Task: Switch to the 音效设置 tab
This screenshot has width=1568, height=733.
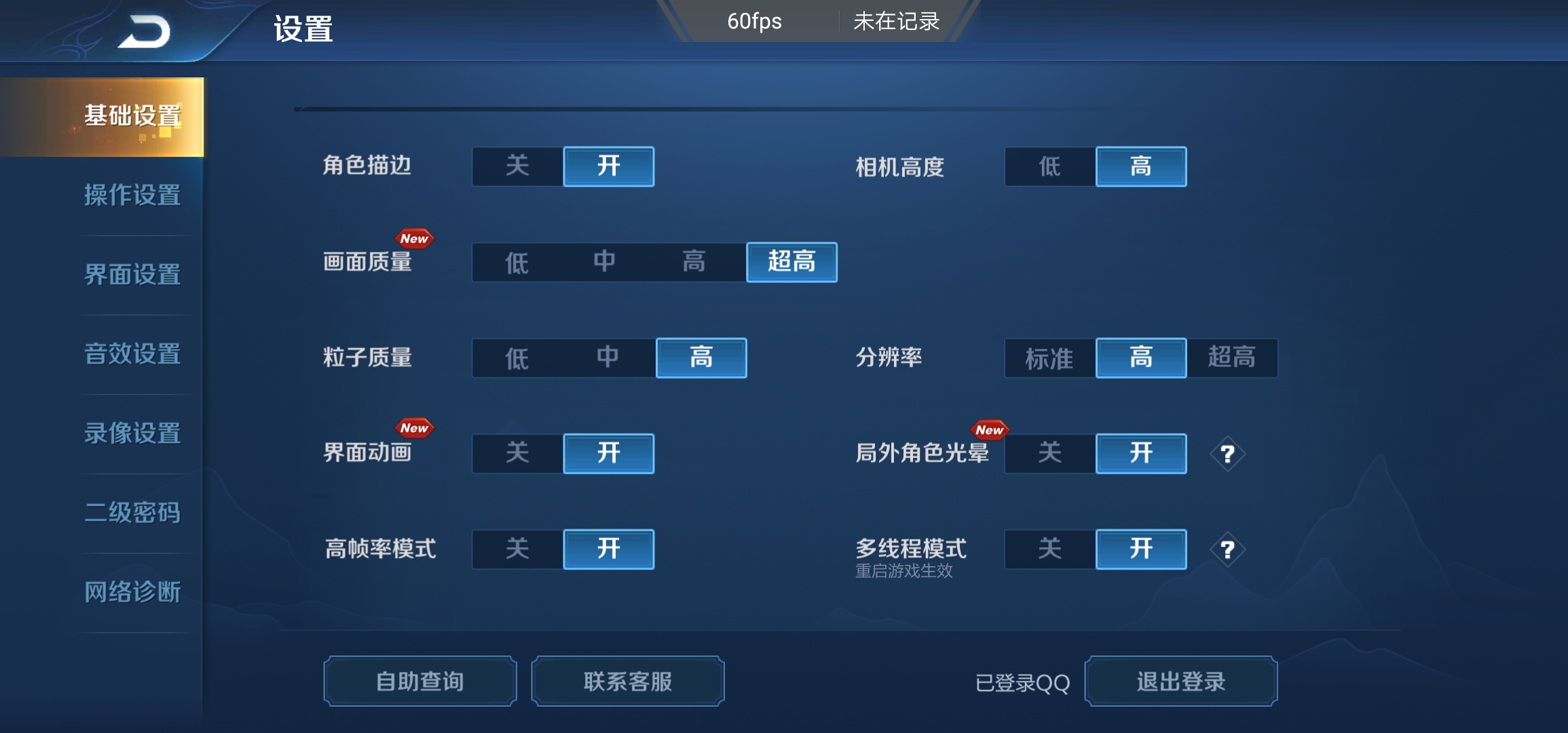Action: point(132,354)
